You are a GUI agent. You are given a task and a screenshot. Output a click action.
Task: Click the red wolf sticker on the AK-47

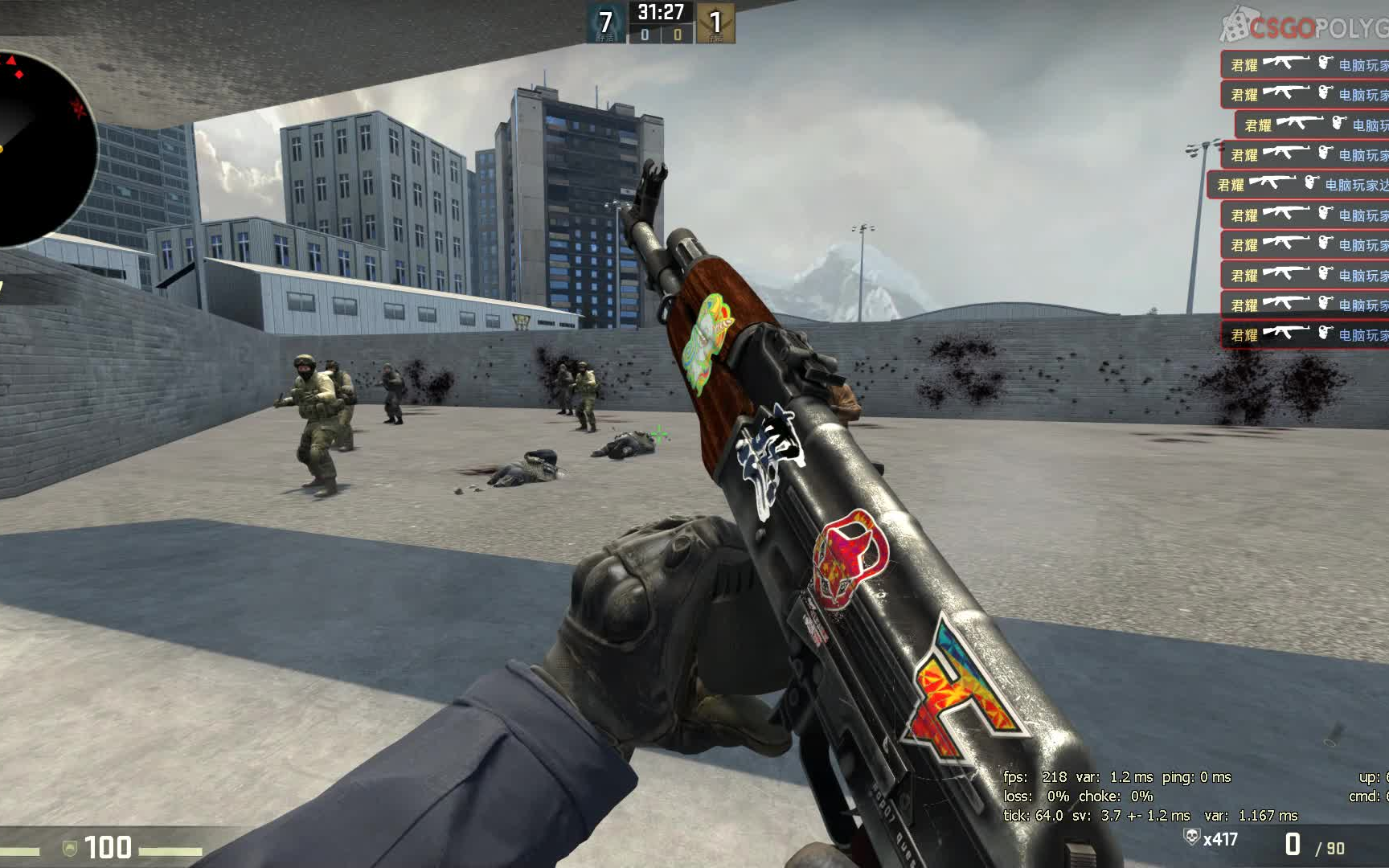(852, 555)
